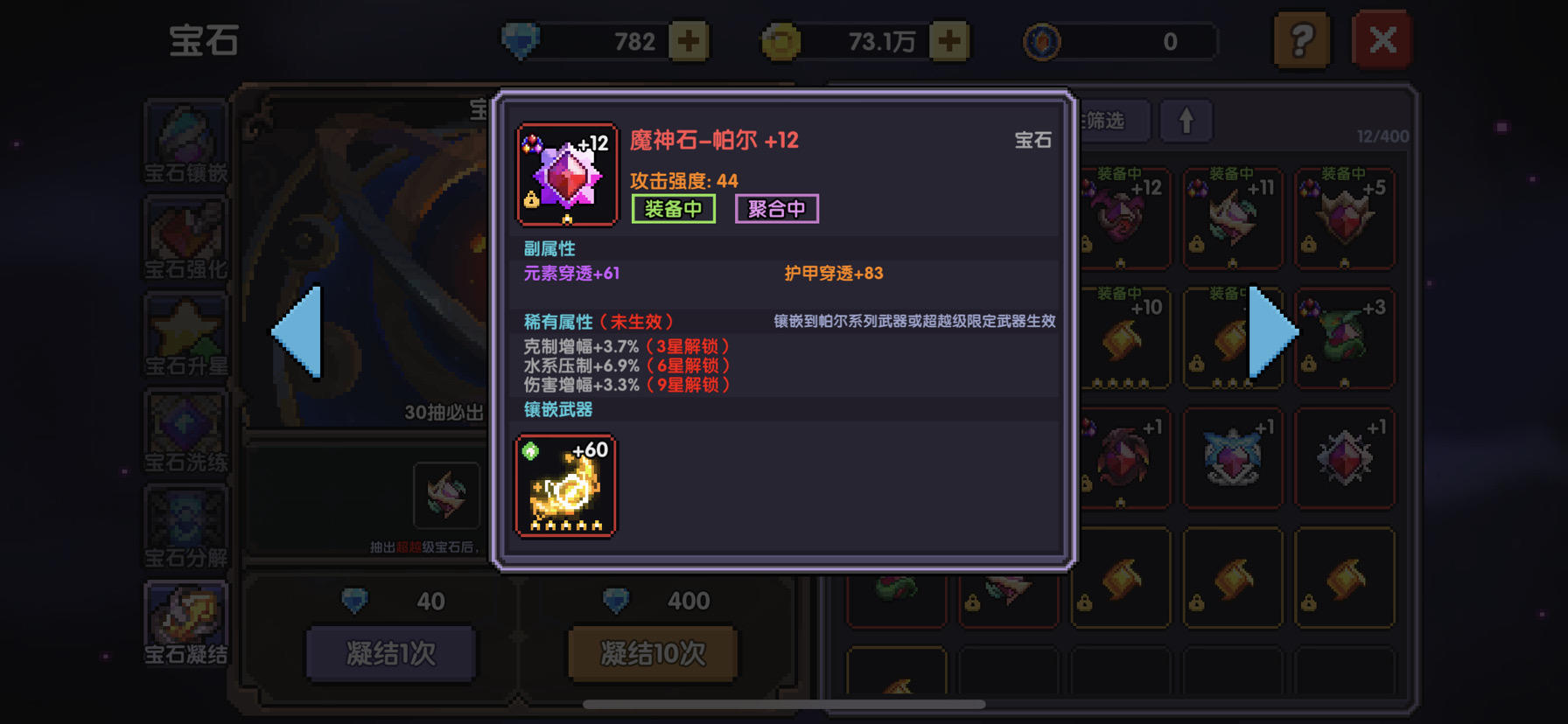
Task: Select the 宝石洗练 sidebar icon
Action: pyautogui.click(x=185, y=433)
